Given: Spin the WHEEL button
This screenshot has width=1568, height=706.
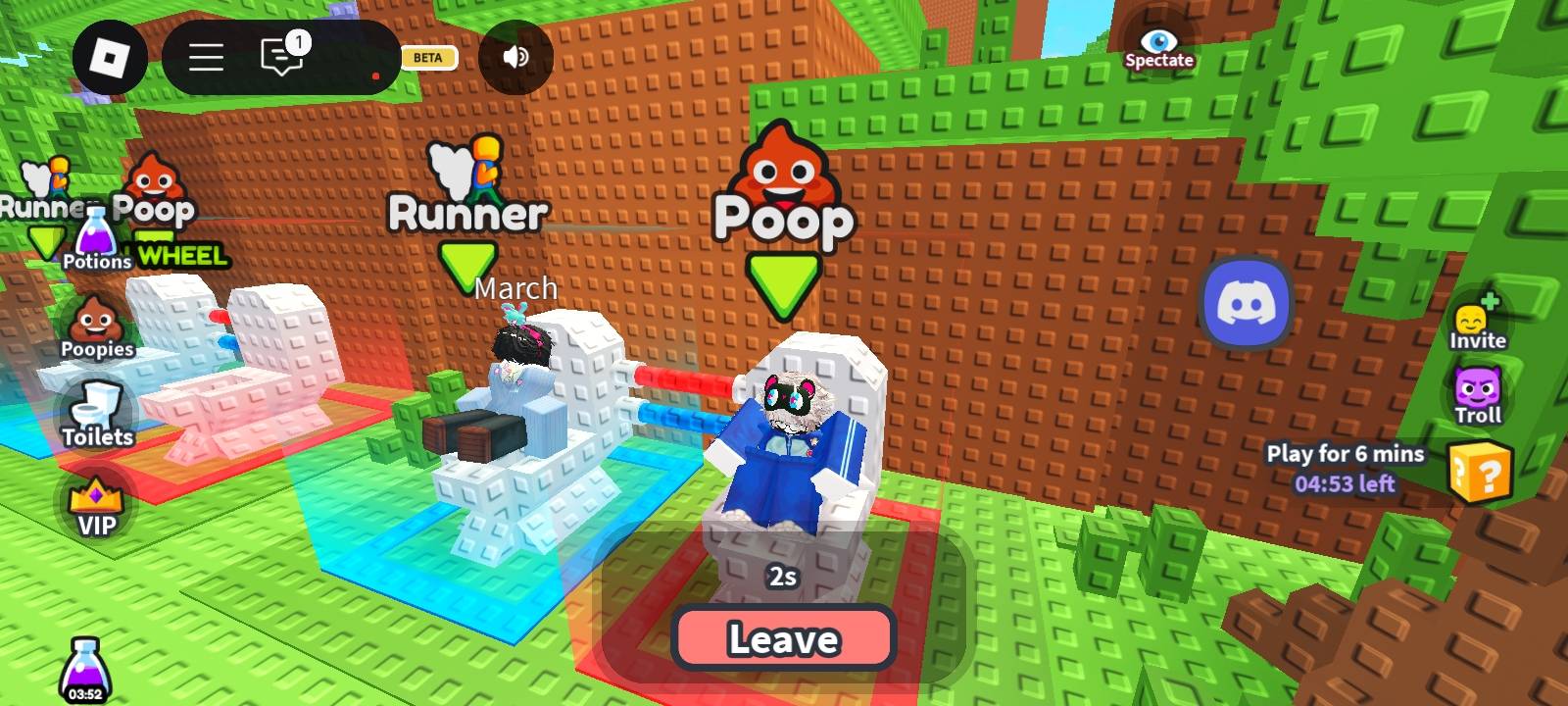Looking at the screenshot, I should point(182,255).
